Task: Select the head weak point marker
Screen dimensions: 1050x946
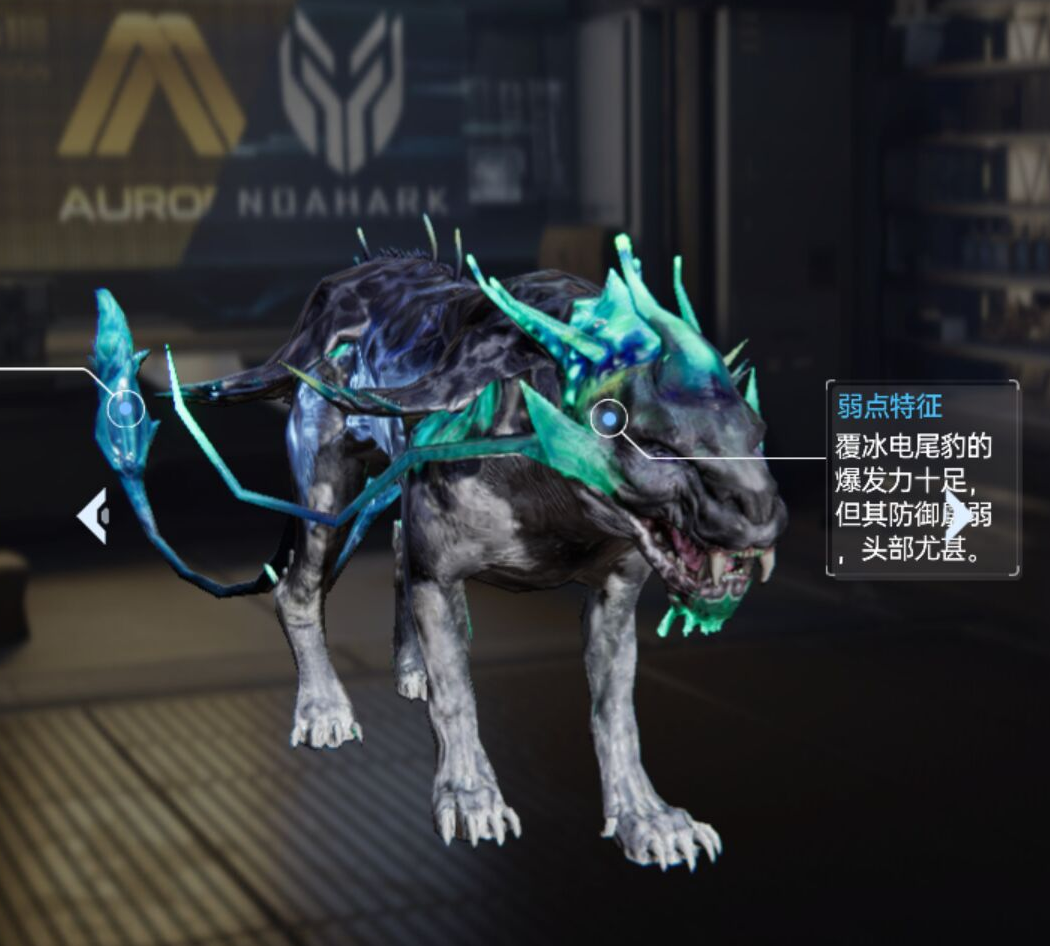Action: (608, 419)
